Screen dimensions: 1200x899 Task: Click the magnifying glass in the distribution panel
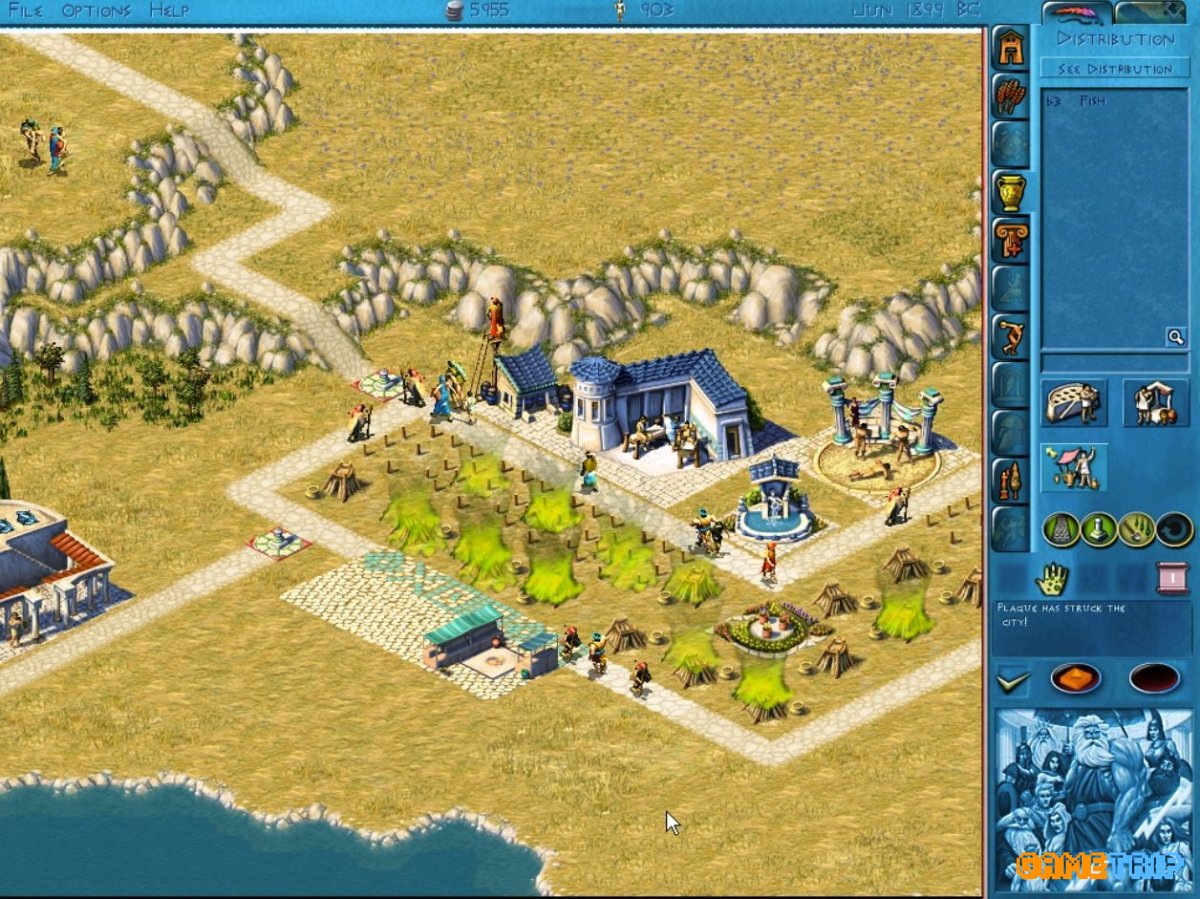coord(1176,337)
